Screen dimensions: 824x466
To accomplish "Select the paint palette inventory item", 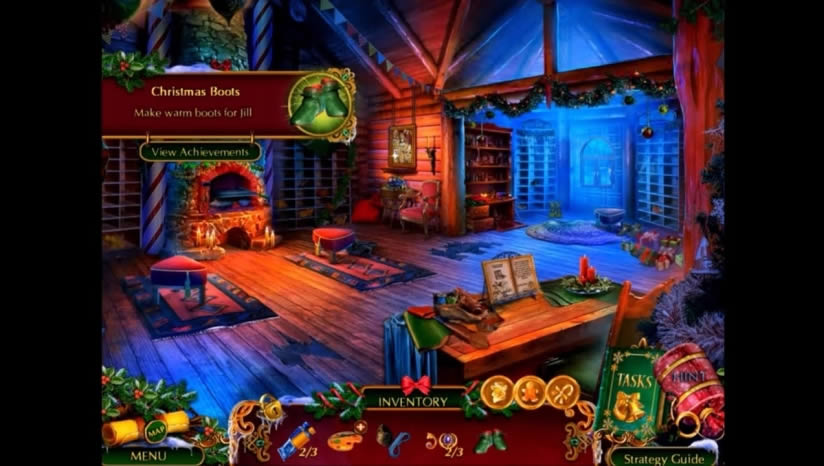I will pos(344,435).
